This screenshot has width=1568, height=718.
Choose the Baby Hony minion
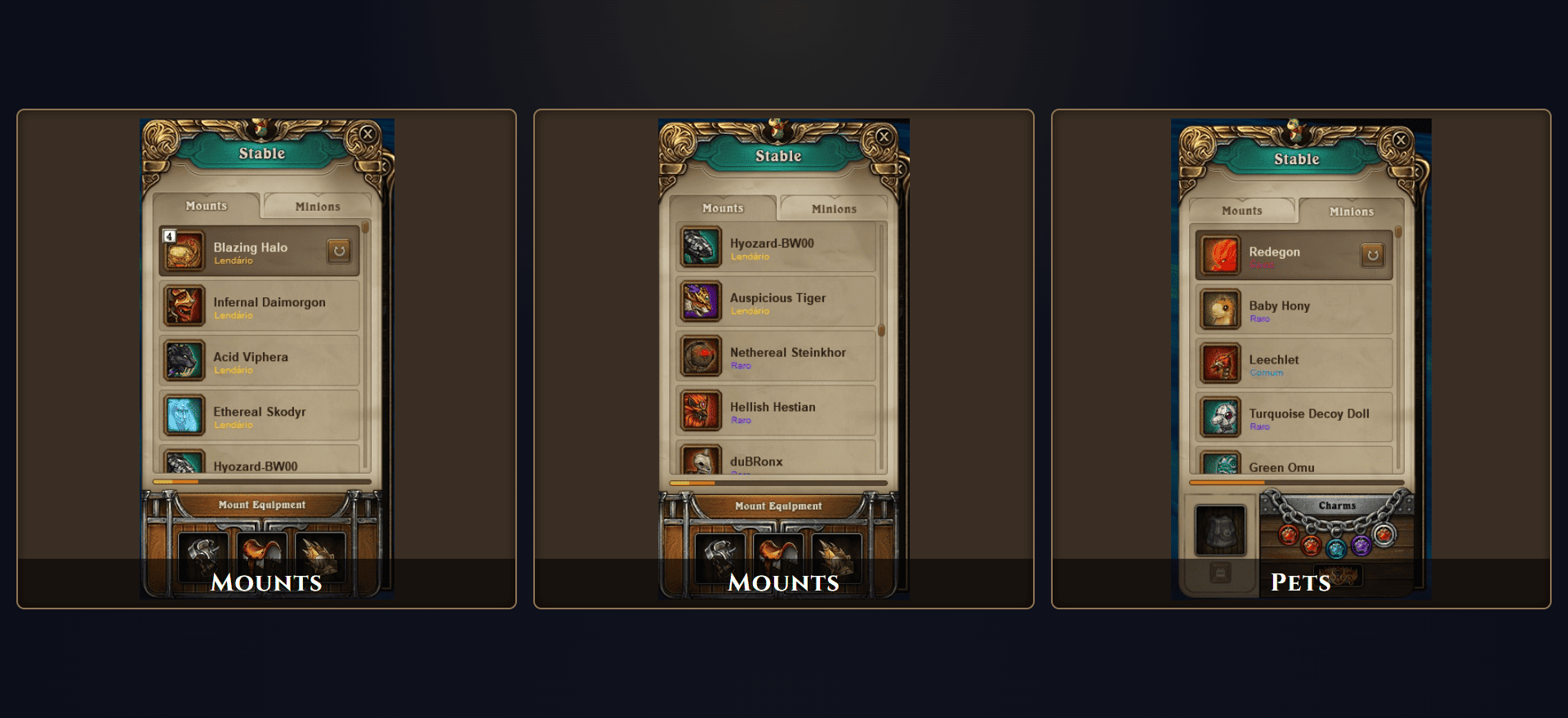point(1279,309)
